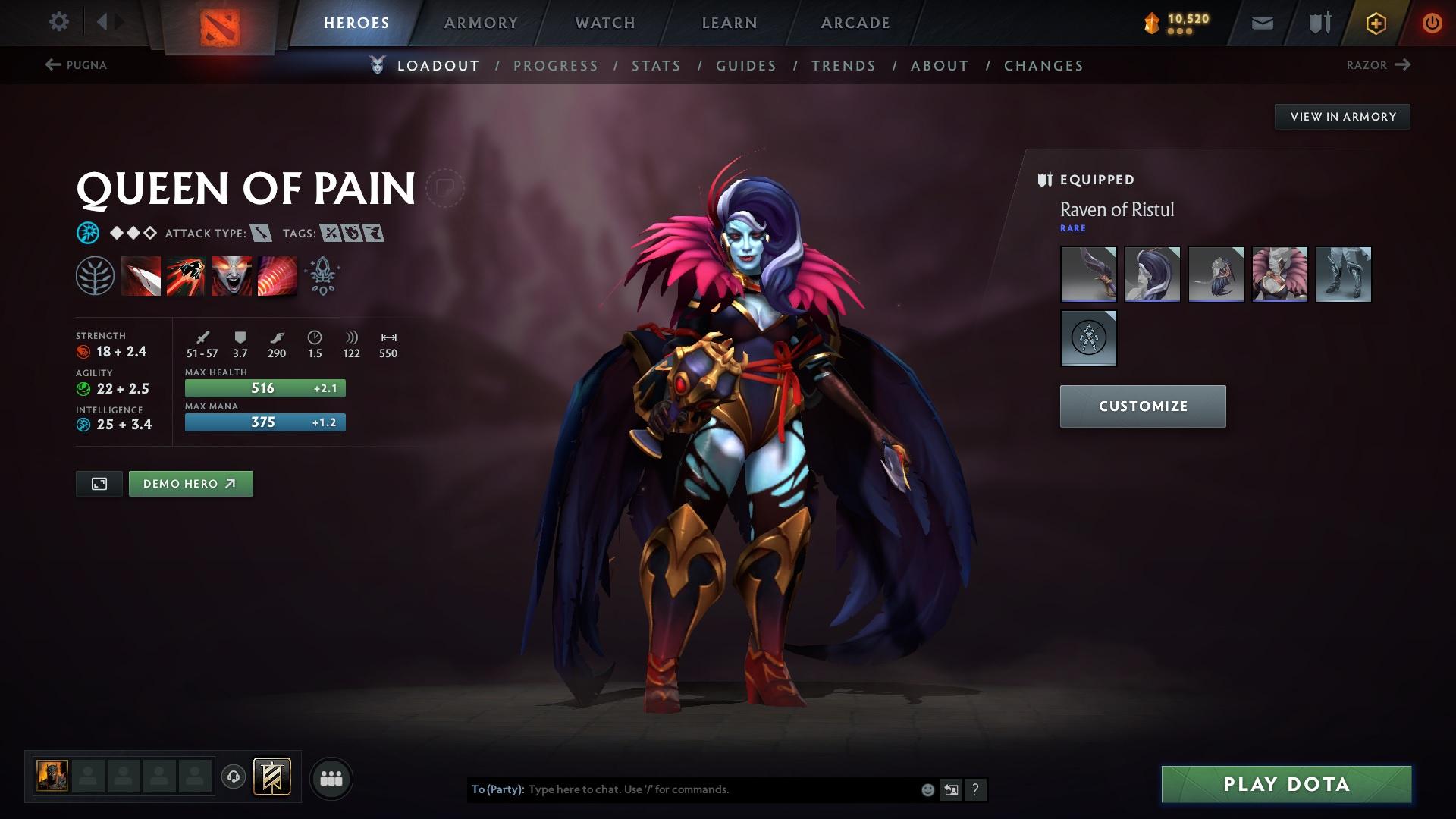The width and height of the screenshot is (1456, 819).
Task: Toggle the battle pass emblem beside party slots
Action: (273, 777)
